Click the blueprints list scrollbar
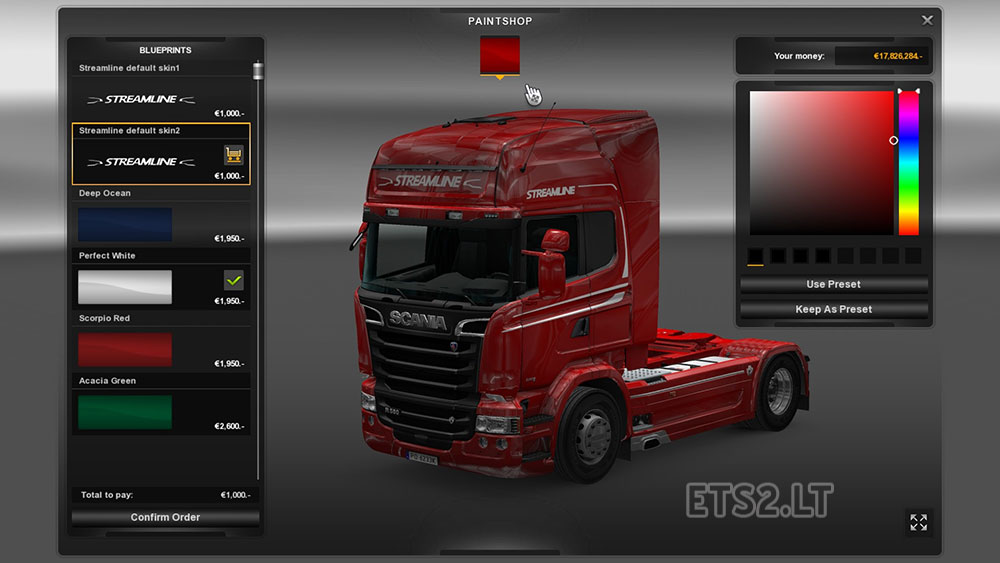The height and width of the screenshot is (563, 1000). point(258,74)
